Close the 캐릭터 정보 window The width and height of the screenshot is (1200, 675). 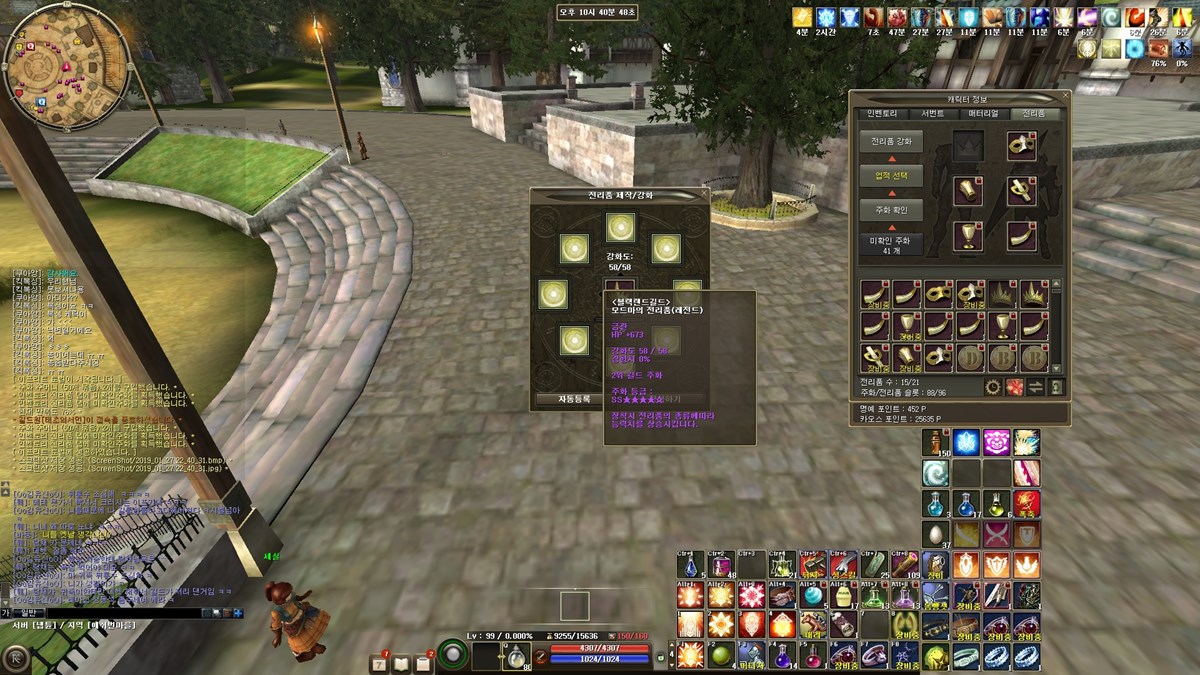point(1065,98)
